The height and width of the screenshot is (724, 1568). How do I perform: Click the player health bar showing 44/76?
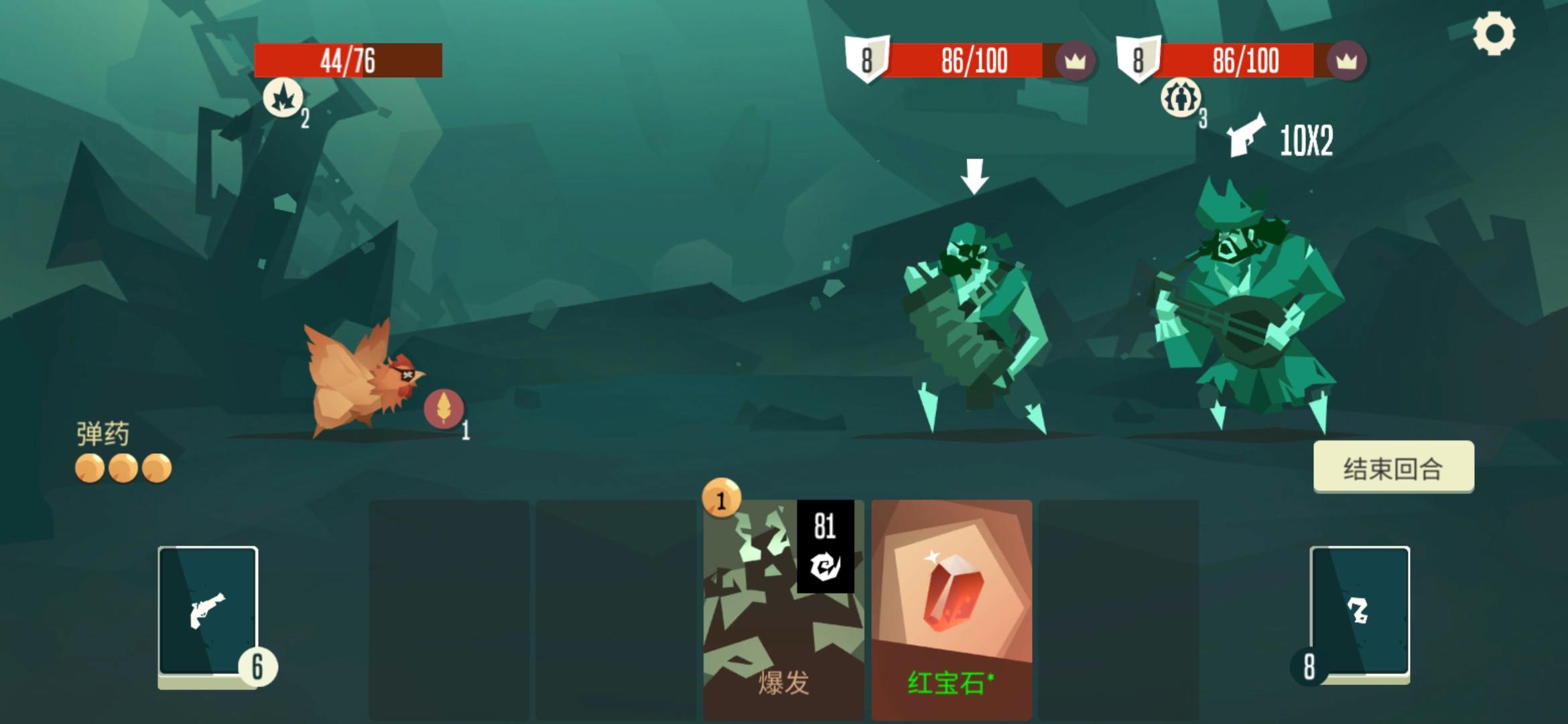click(347, 60)
